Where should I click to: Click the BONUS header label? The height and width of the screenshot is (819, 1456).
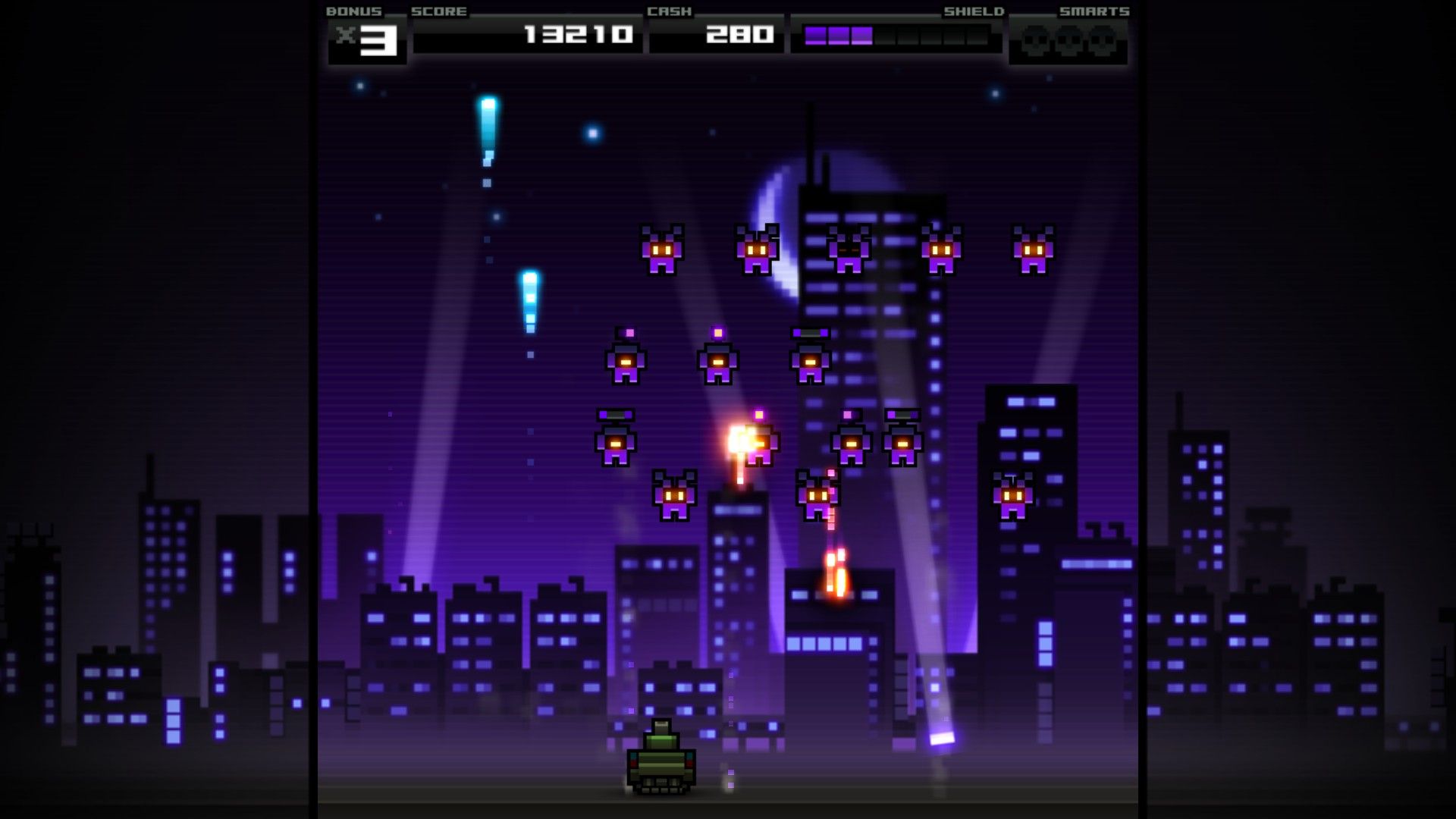click(353, 11)
